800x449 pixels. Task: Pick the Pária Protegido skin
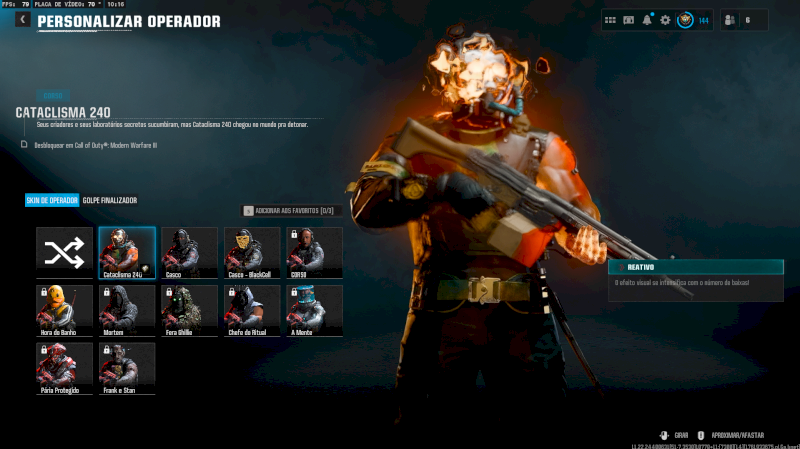(64, 368)
